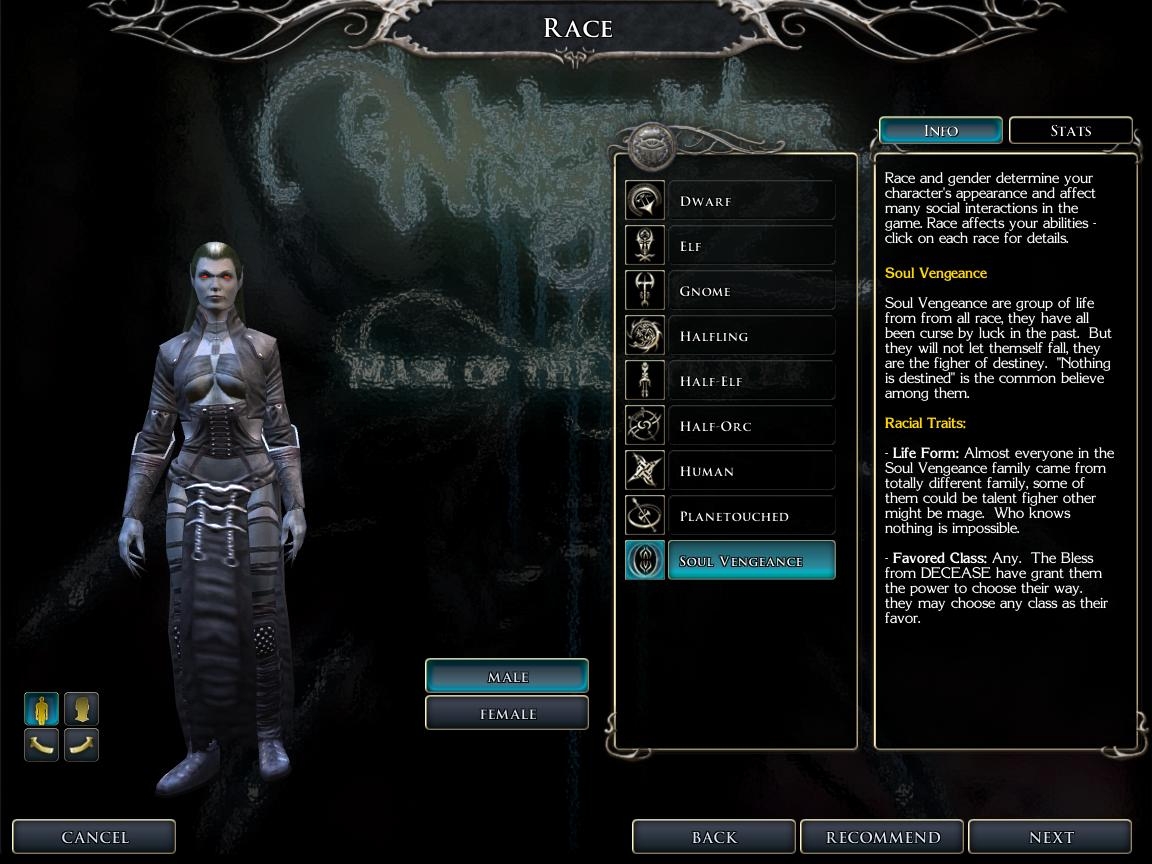Choose the Planetouched race

(750, 516)
